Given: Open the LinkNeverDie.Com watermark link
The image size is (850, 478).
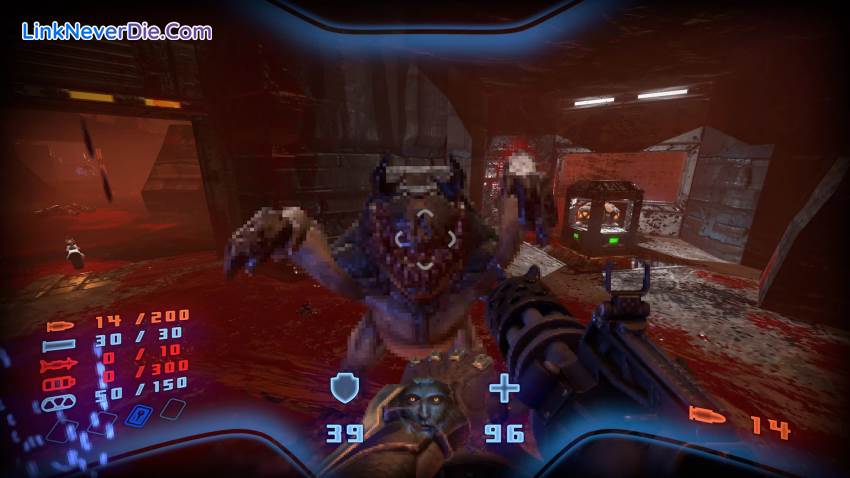Looking at the screenshot, I should tap(117, 31).
